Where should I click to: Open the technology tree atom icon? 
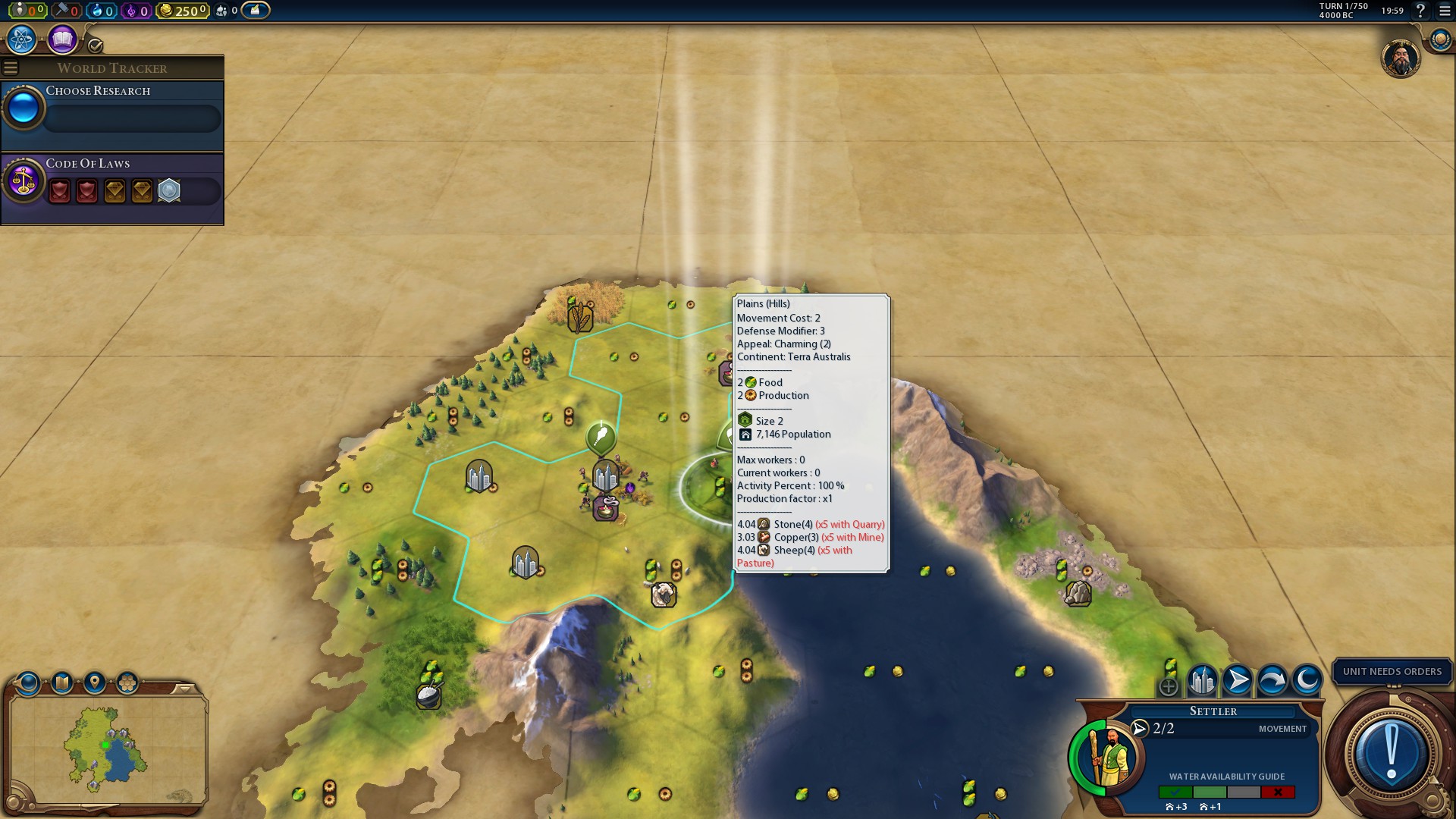[22, 39]
